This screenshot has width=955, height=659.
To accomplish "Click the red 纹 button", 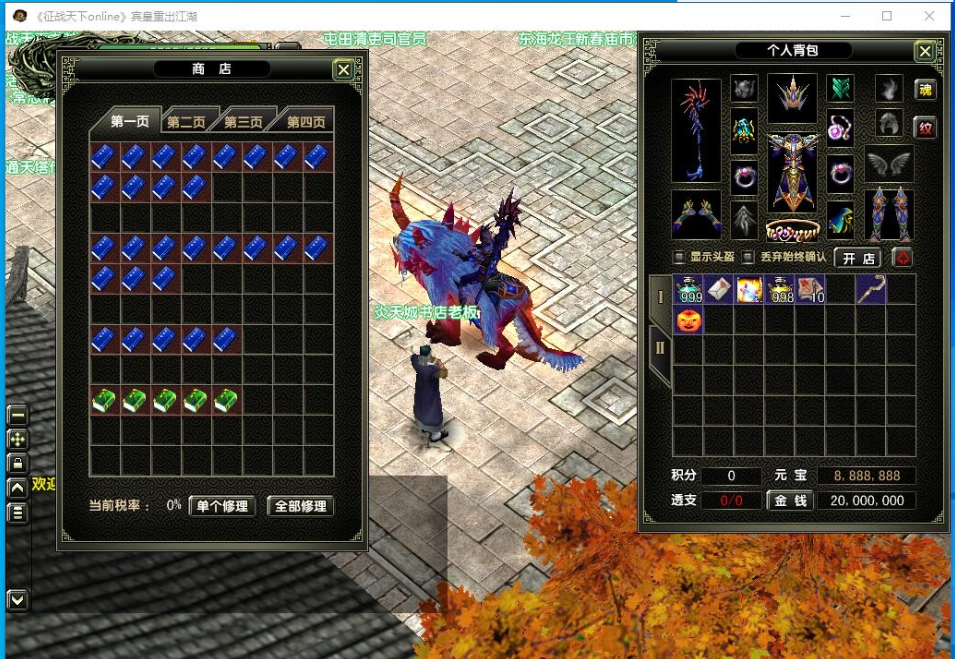I will click(x=925, y=128).
